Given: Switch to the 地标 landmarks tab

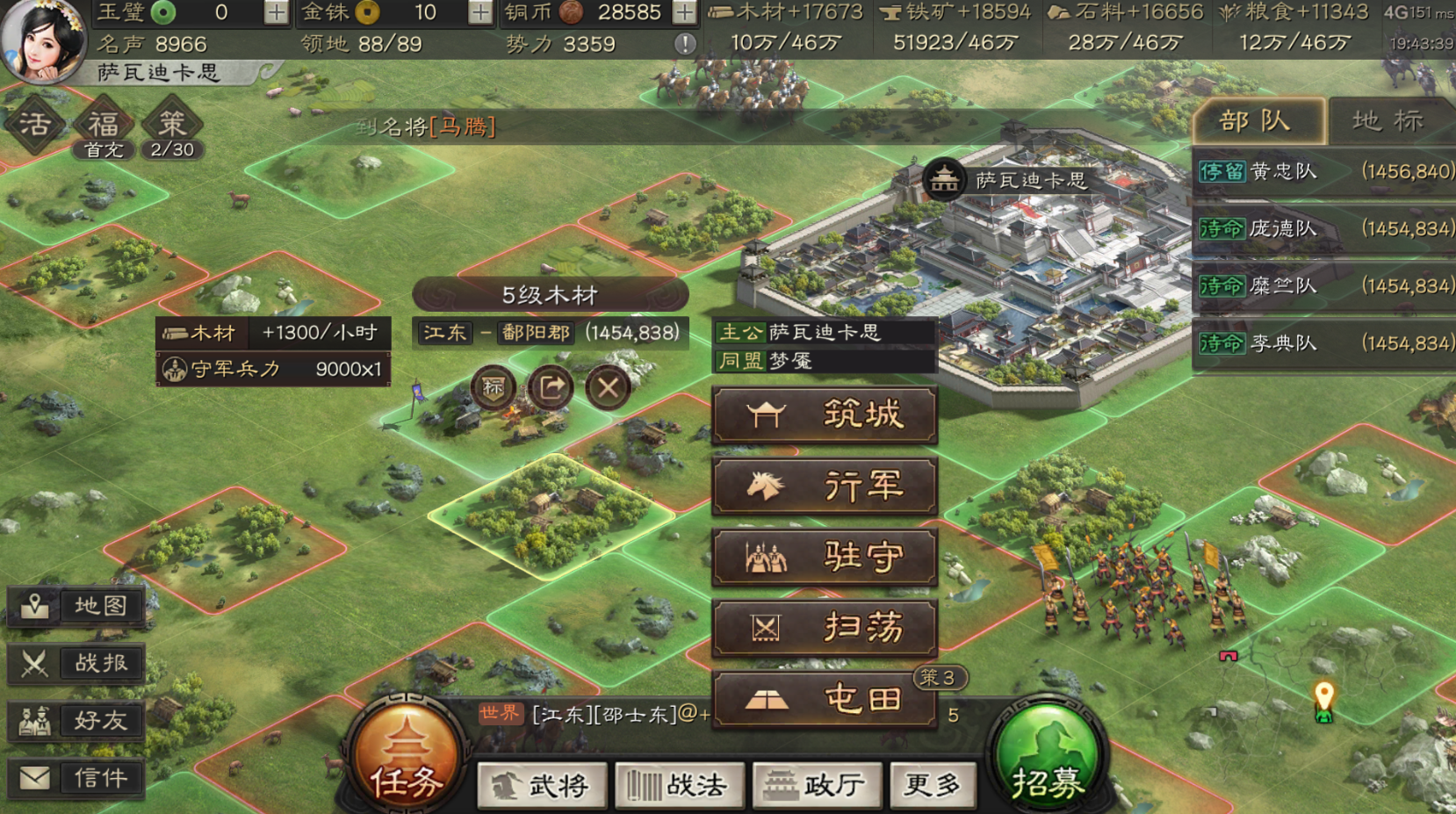Looking at the screenshot, I should pos(1388,120).
